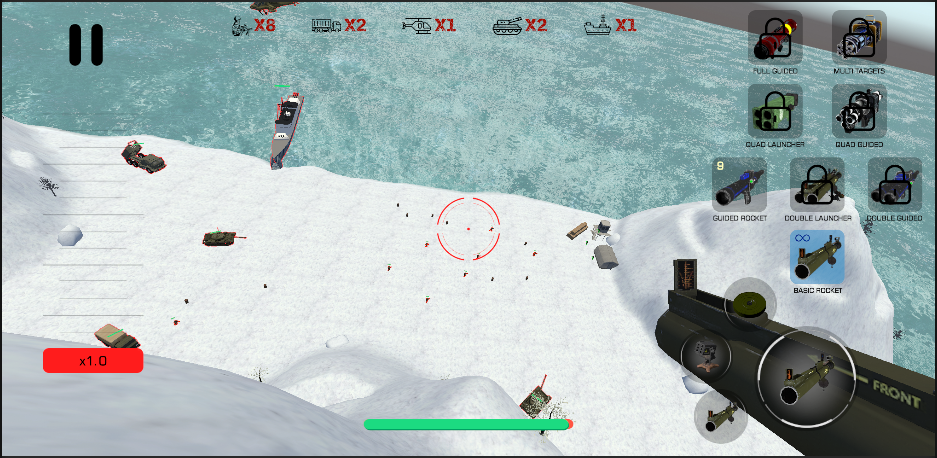Select the locked Double Launcher weapon
937x458 pixels.
click(x=817, y=185)
